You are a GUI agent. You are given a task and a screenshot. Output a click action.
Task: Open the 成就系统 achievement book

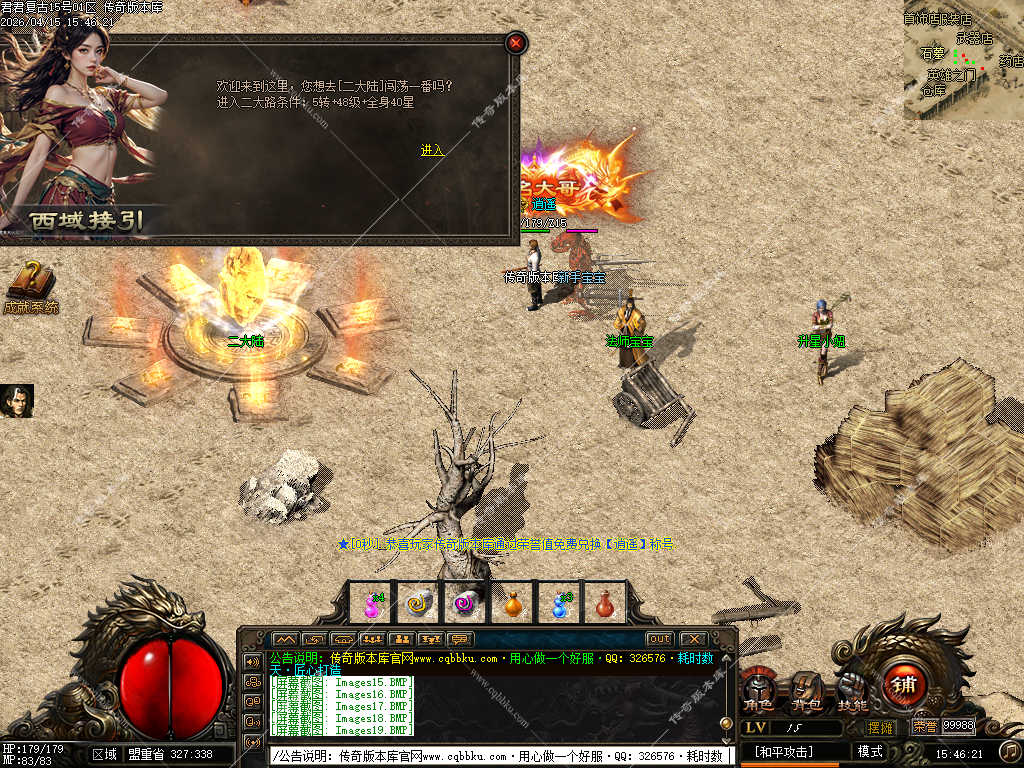pyautogui.click(x=31, y=287)
